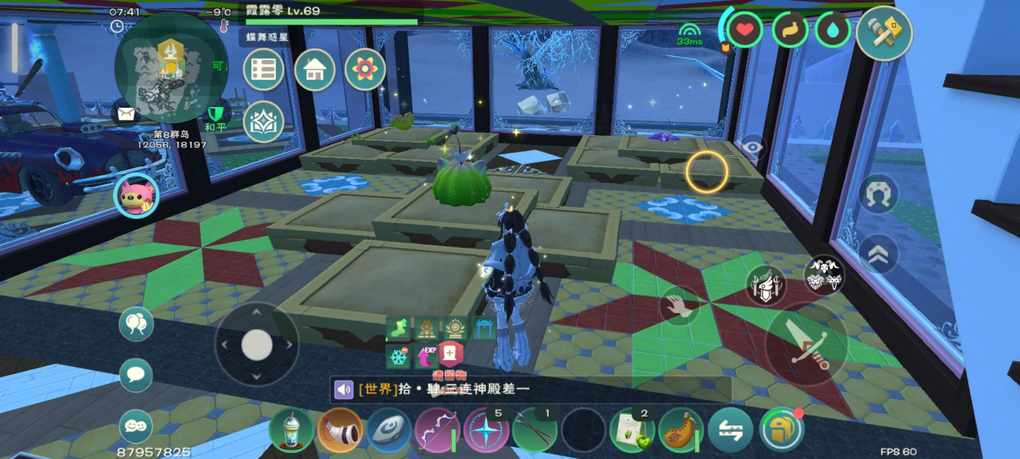
Task: Select the blue star compass slot
Action: [486, 430]
